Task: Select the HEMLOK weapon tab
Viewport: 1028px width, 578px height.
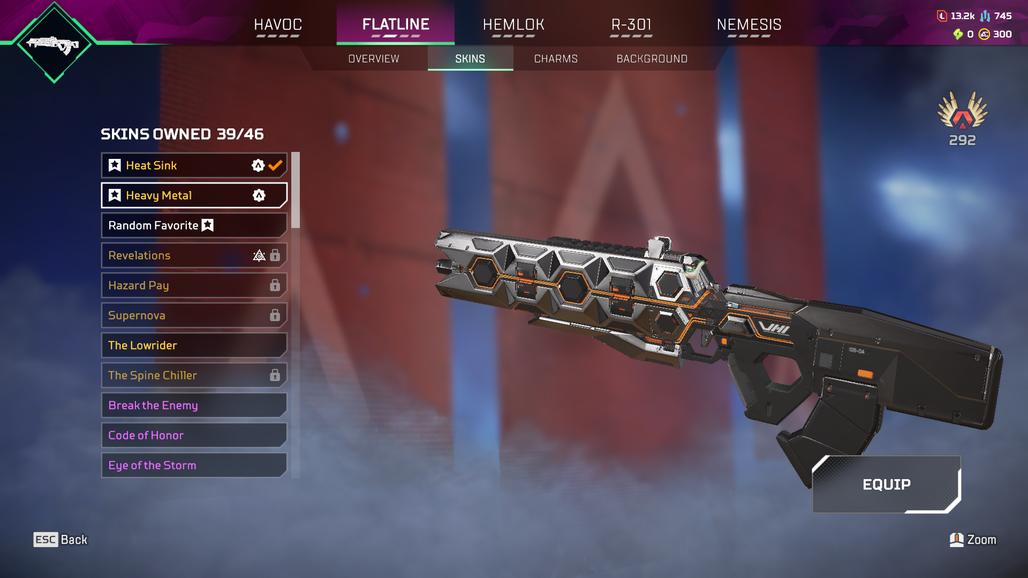Action: [513, 25]
